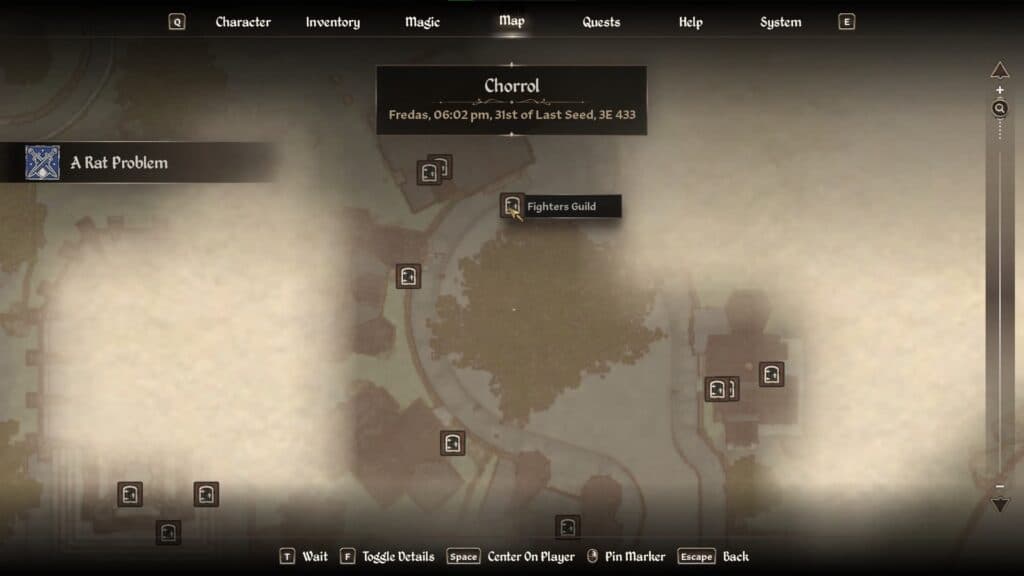This screenshot has width=1024, height=576.
Task: Select the Map tab
Action: [x=511, y=21]
